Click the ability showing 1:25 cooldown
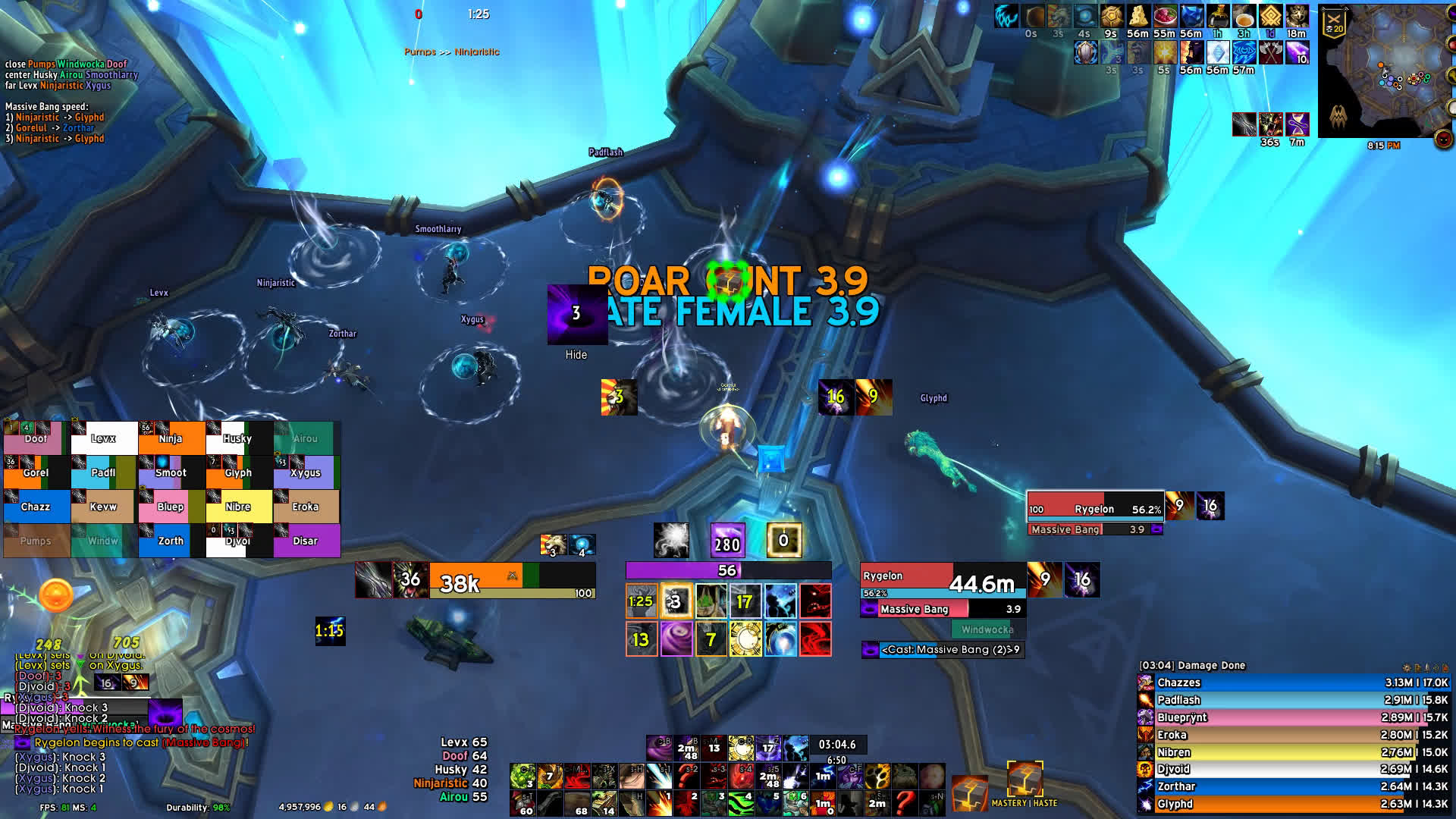 click(642, 602)
